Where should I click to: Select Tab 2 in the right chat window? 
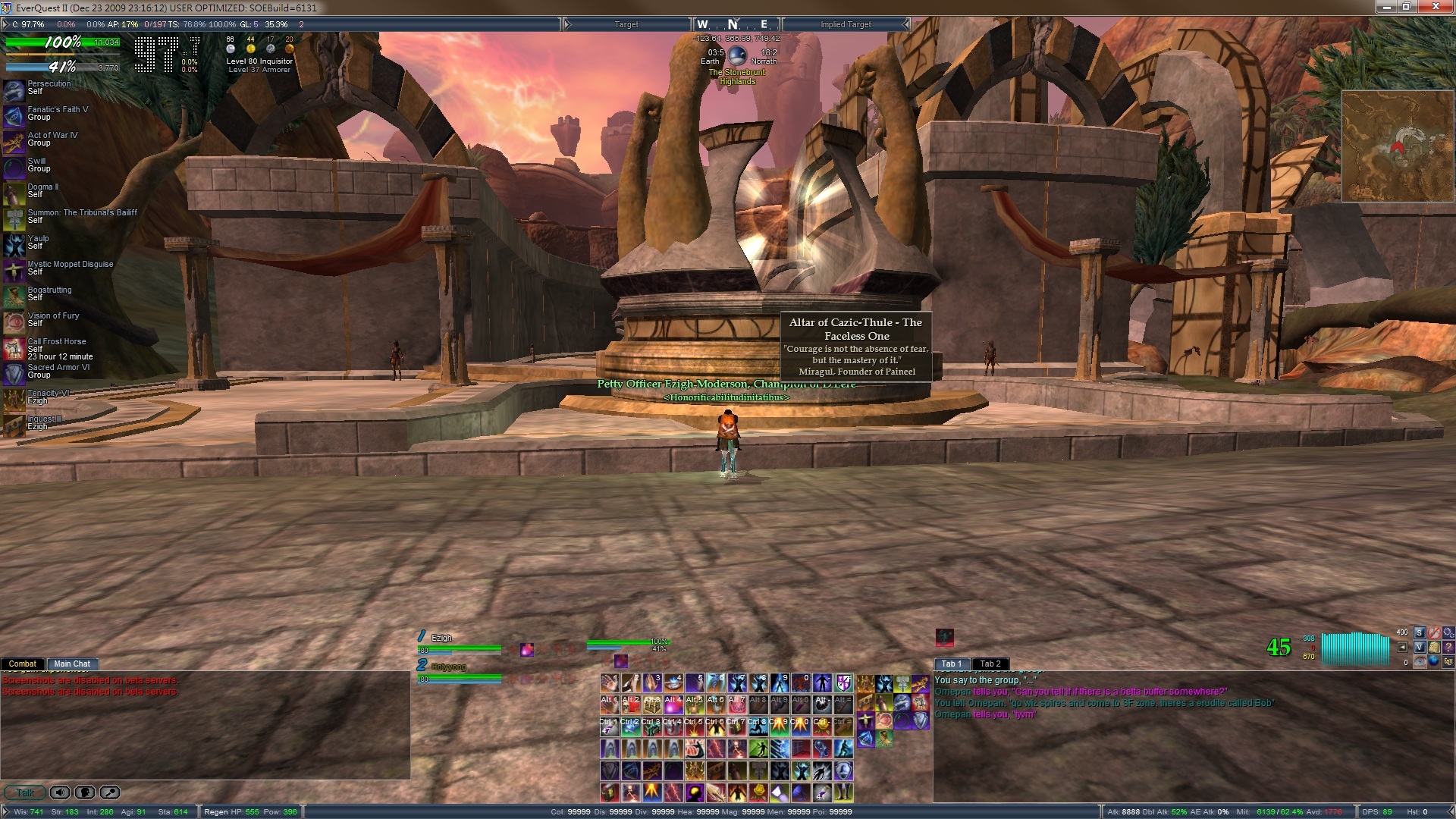point(990,664)
